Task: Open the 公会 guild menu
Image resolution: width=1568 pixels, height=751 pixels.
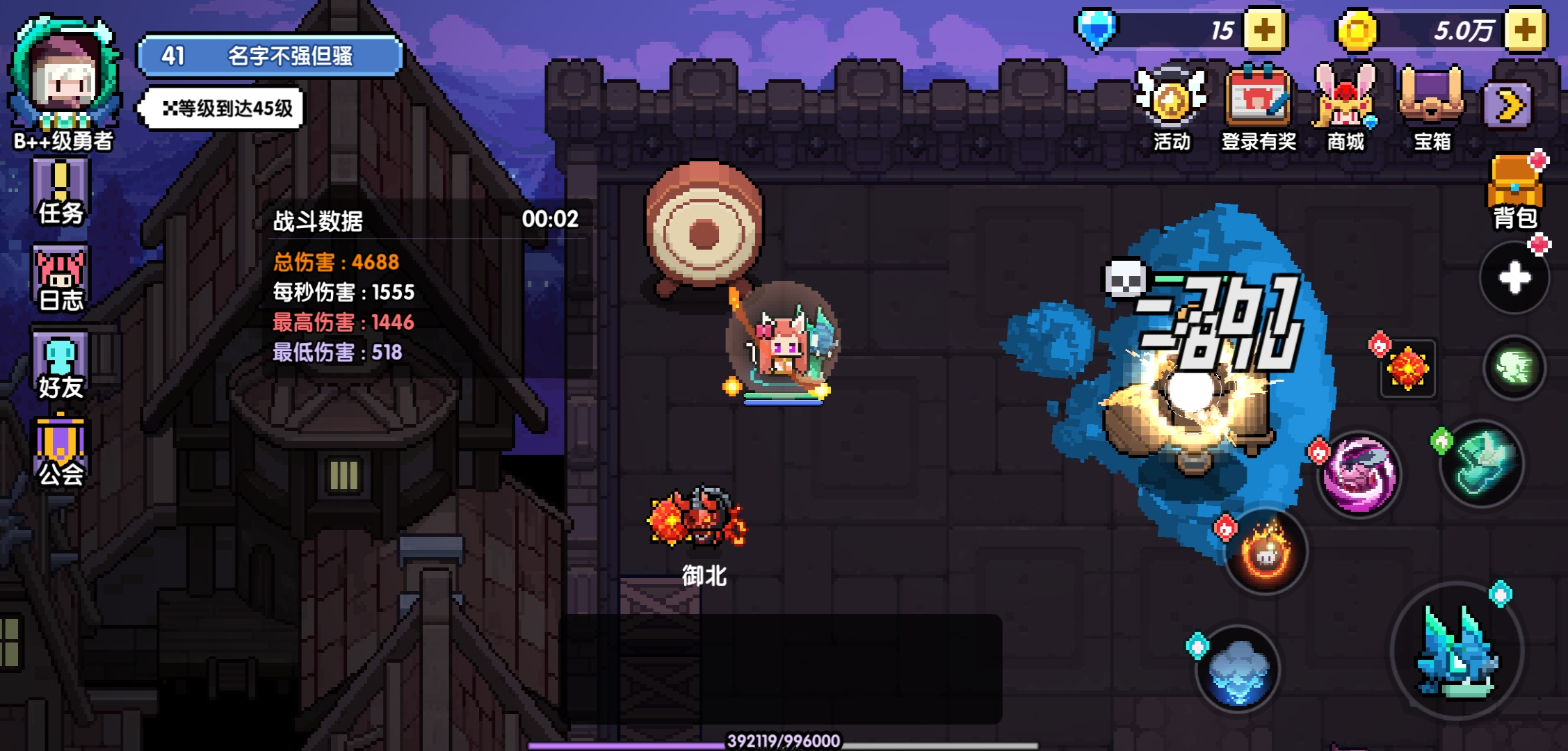Action: click(x=60, y=452)
